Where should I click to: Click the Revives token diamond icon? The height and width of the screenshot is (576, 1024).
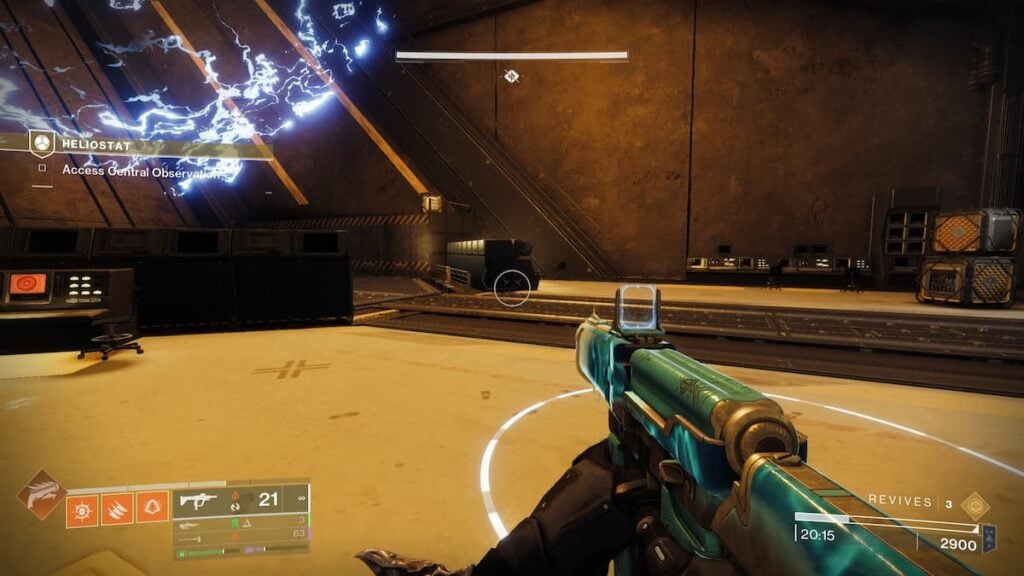coord(974,504)
